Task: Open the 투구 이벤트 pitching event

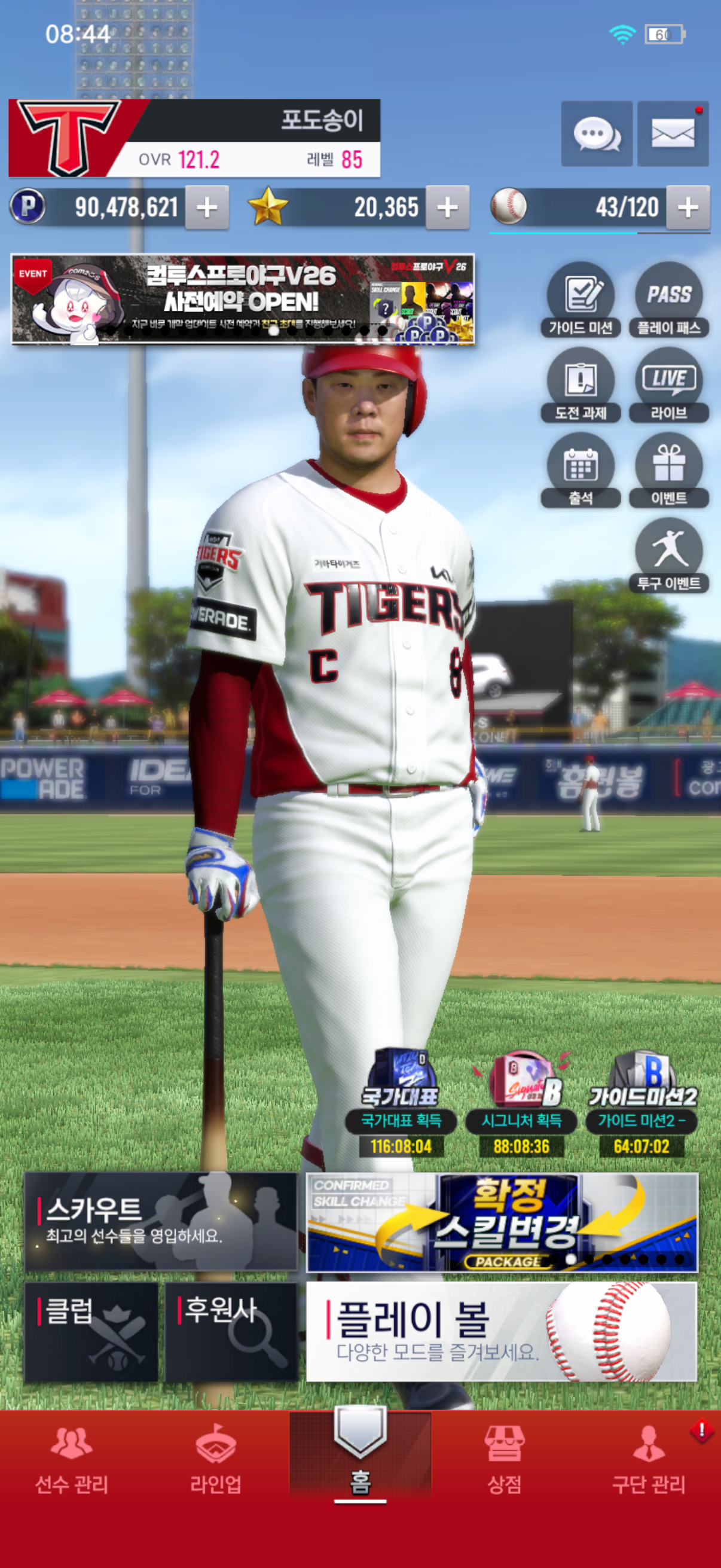Action: (x=668, y=555)
